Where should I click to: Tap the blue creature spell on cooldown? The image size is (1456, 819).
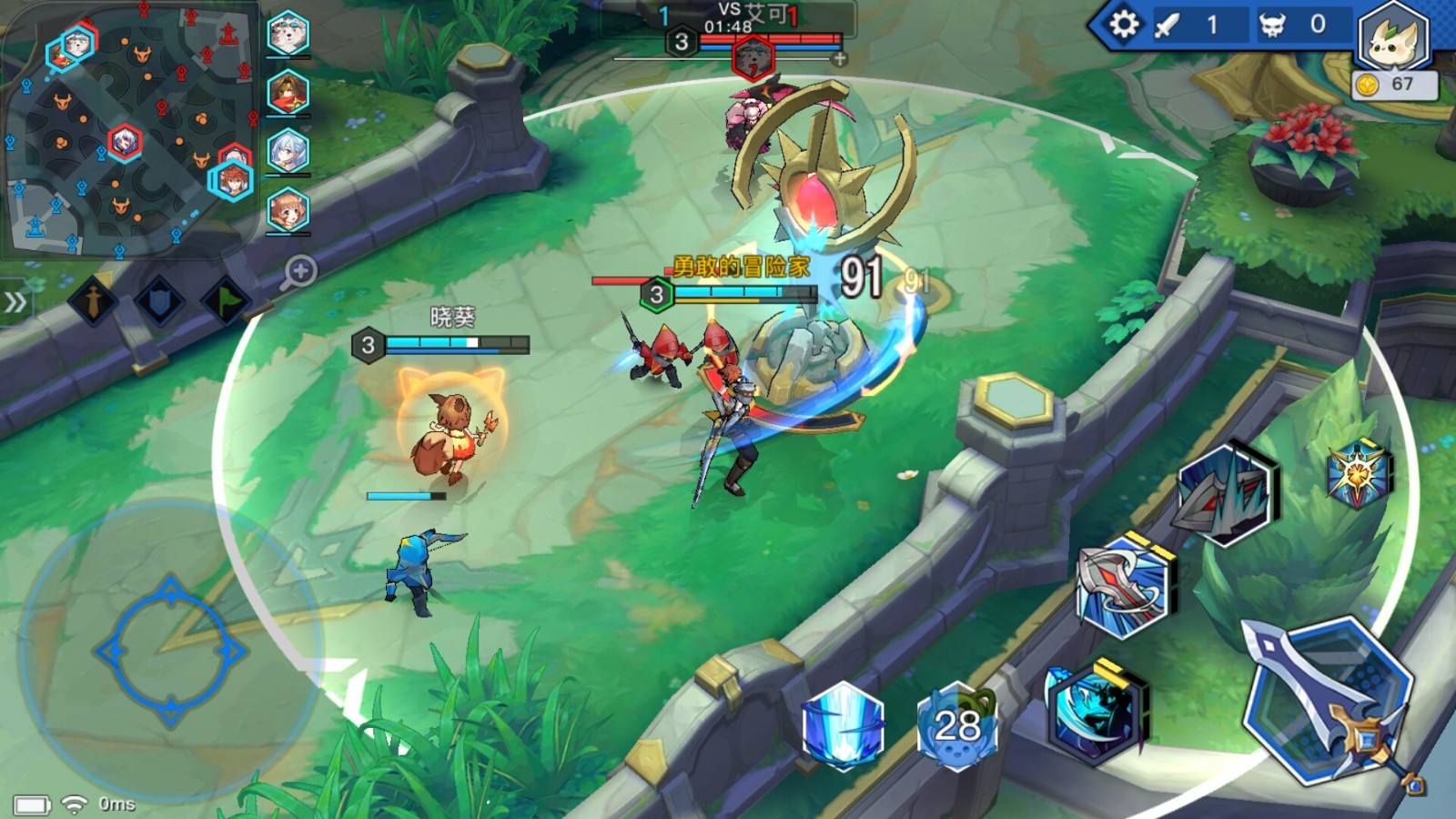click(956, 725)
